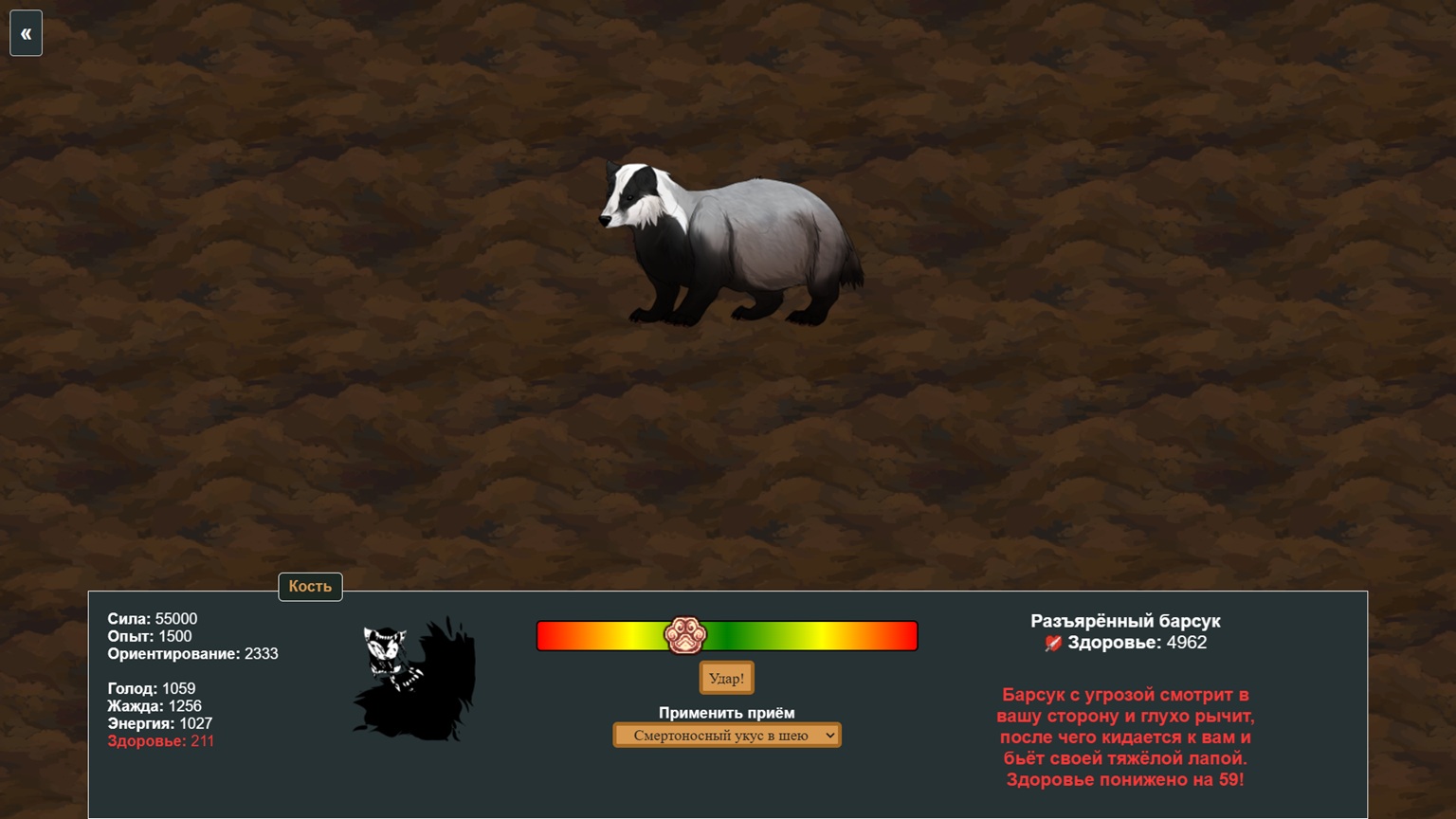Click the double-arrow back button
Viewport: 1456px width, 819px height.
[x=26, y=34]
